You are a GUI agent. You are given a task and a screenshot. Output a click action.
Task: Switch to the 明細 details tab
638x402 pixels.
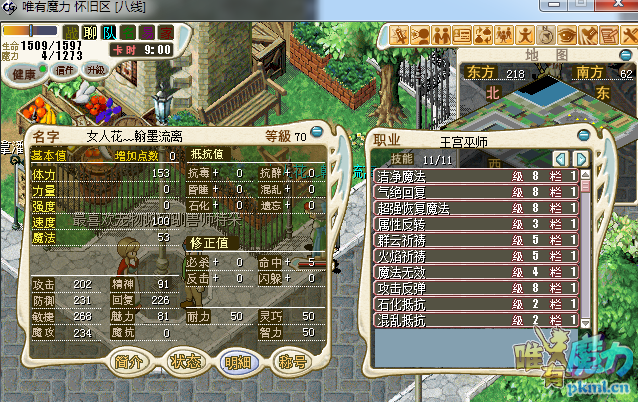[x=237, y=360]
